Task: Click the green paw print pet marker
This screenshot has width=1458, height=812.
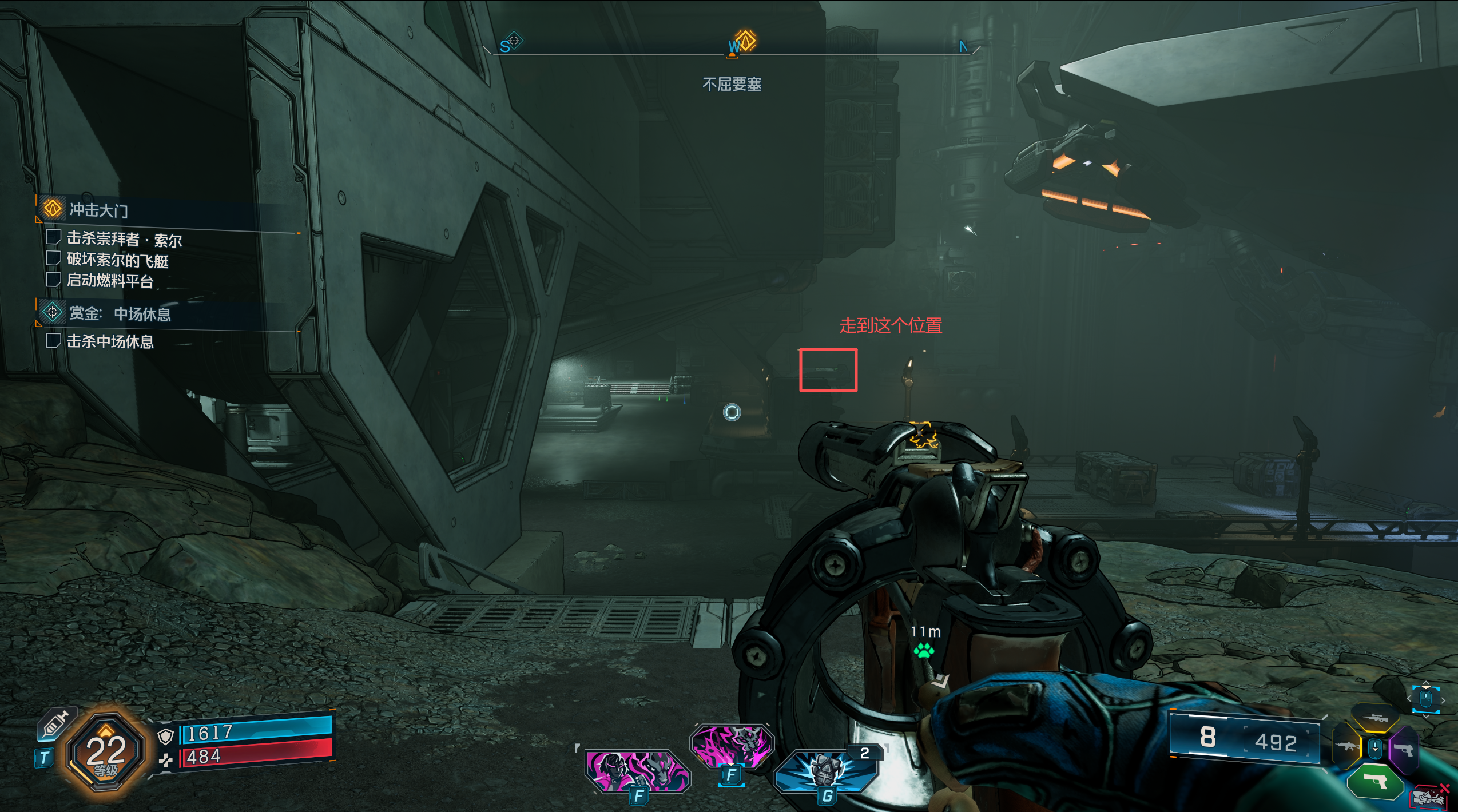Action: coord(923,650)
